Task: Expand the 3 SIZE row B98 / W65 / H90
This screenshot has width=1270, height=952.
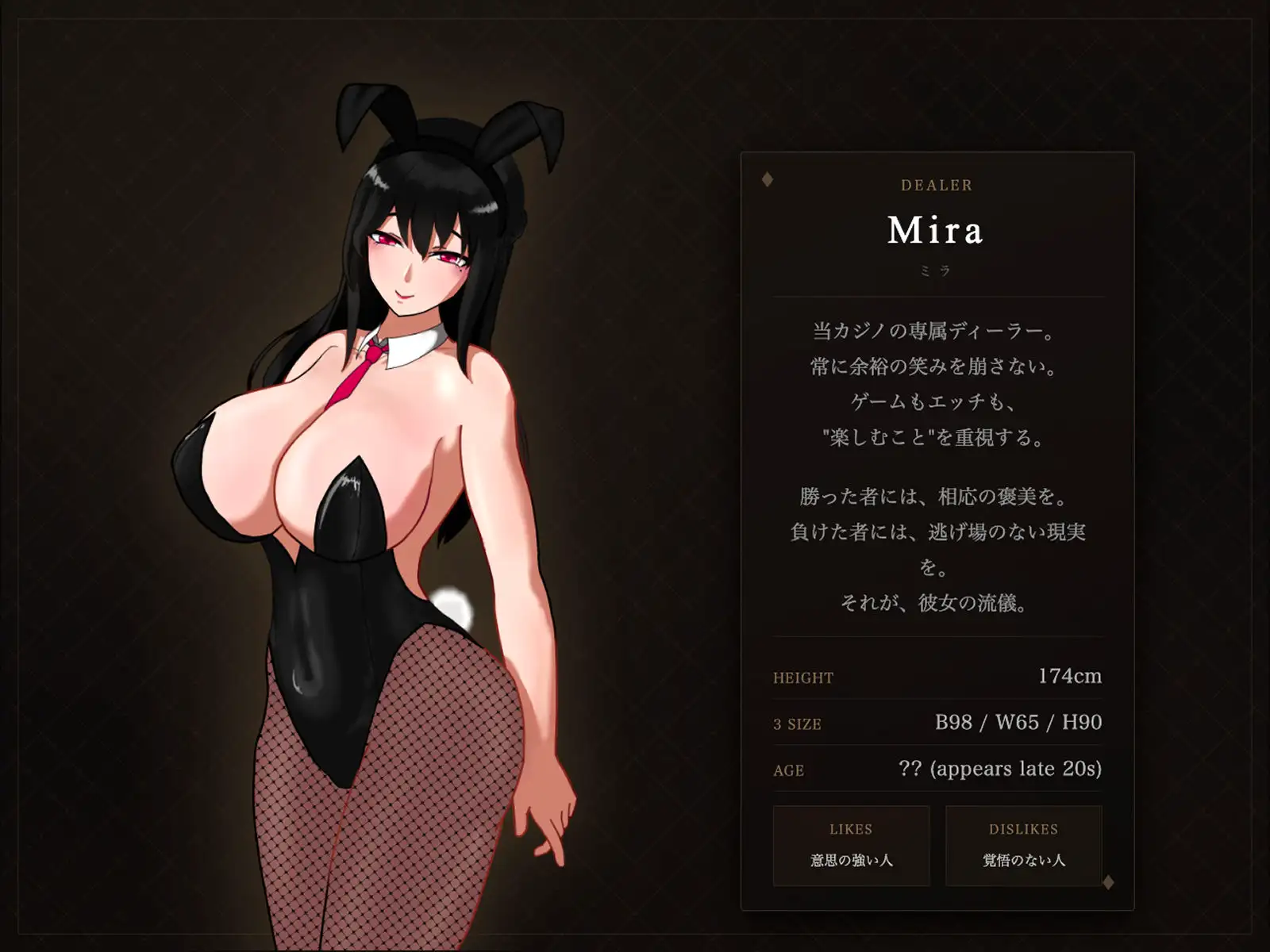Action: click(x=937, y=724)
